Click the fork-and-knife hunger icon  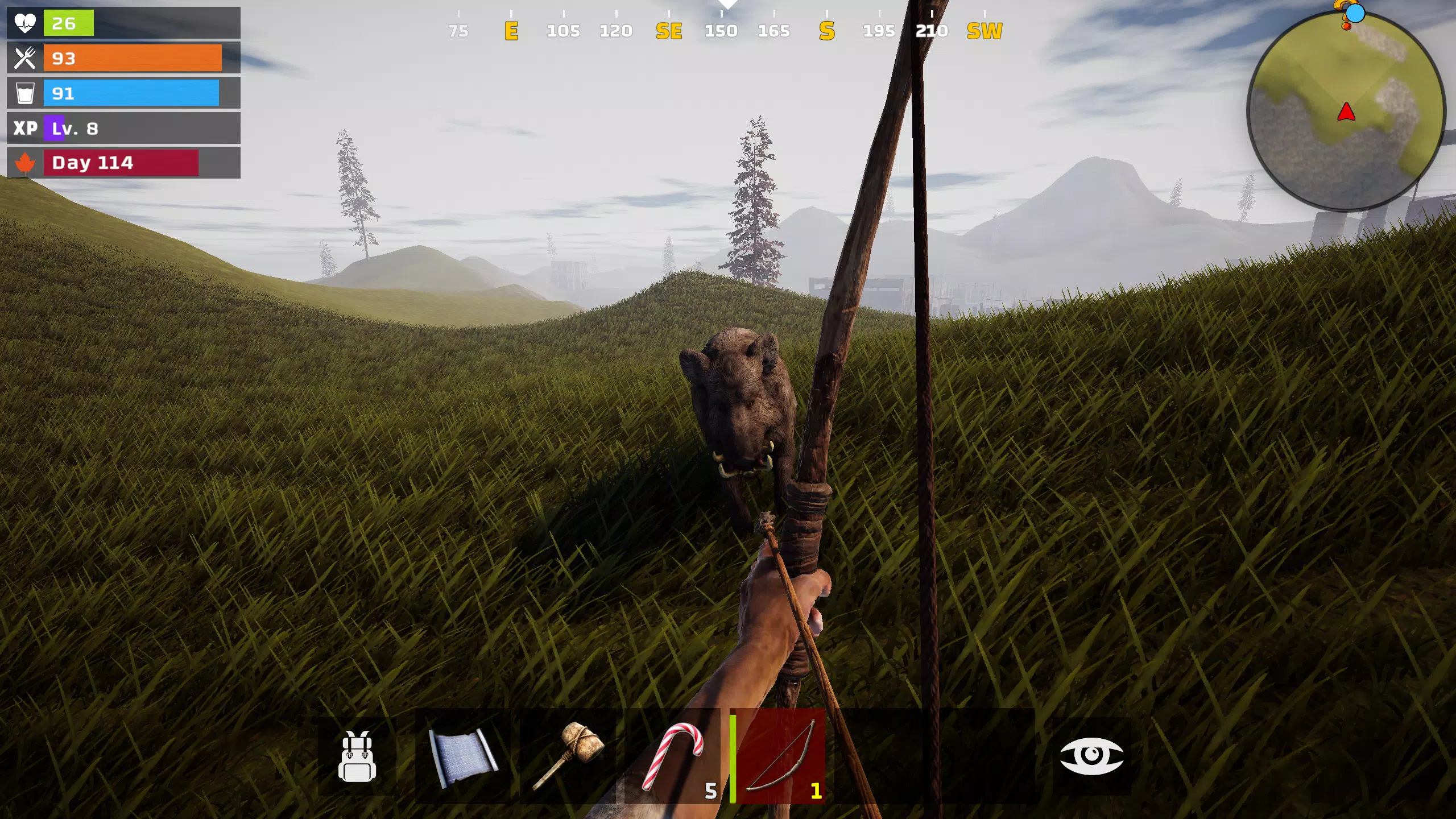26,58
